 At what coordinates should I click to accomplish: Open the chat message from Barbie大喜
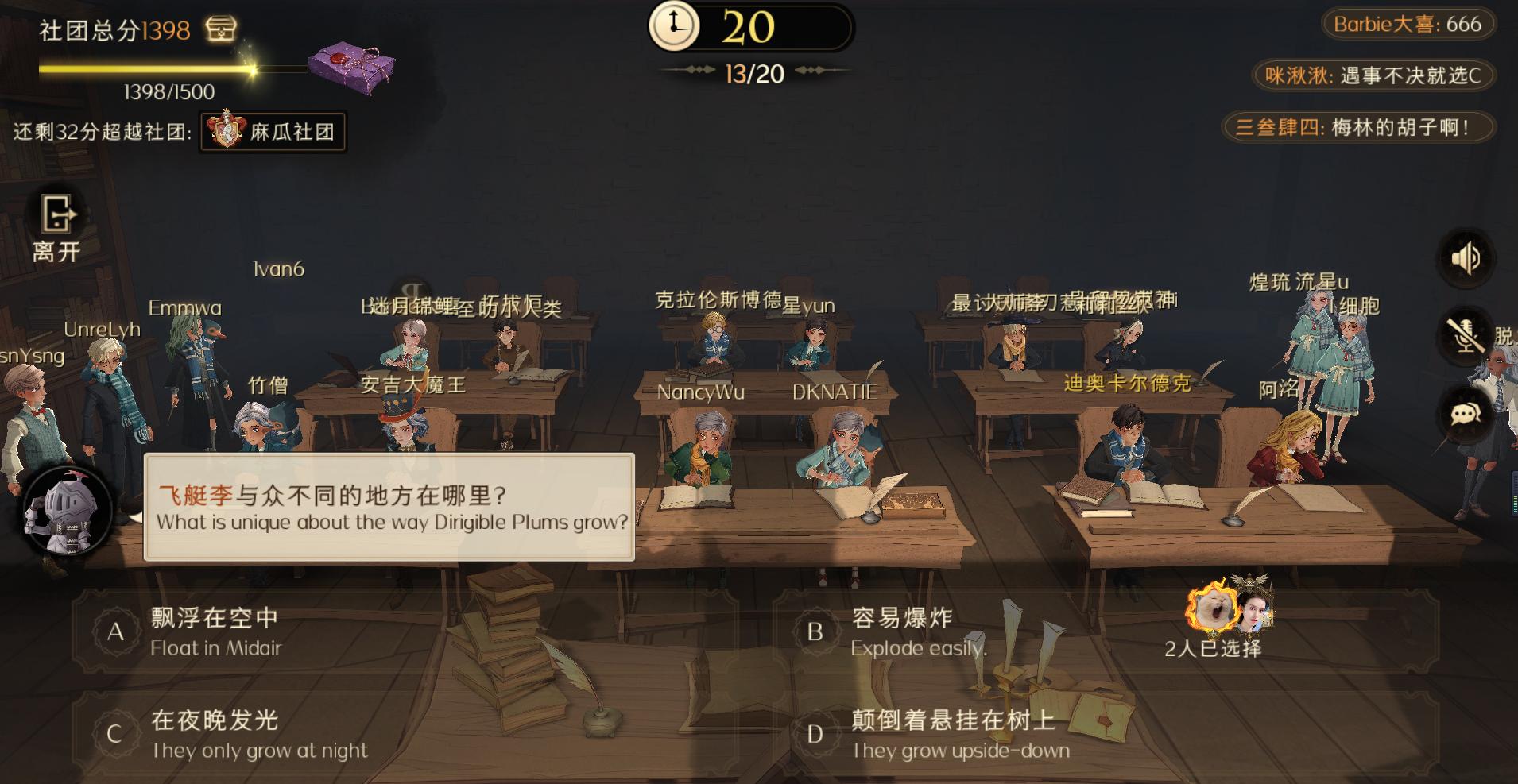[x=1407, y=24]
